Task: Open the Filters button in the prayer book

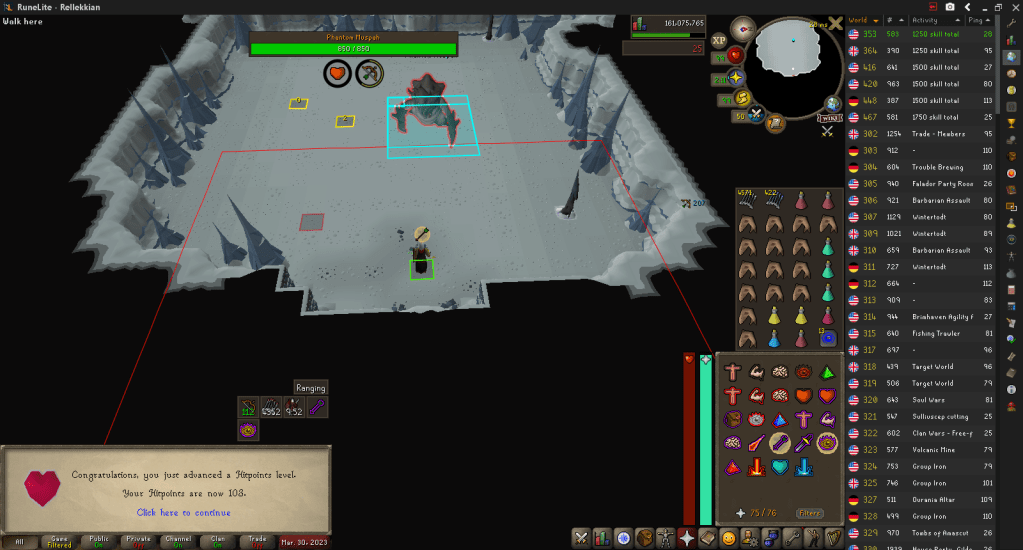Action: click(x=809, y=513)
